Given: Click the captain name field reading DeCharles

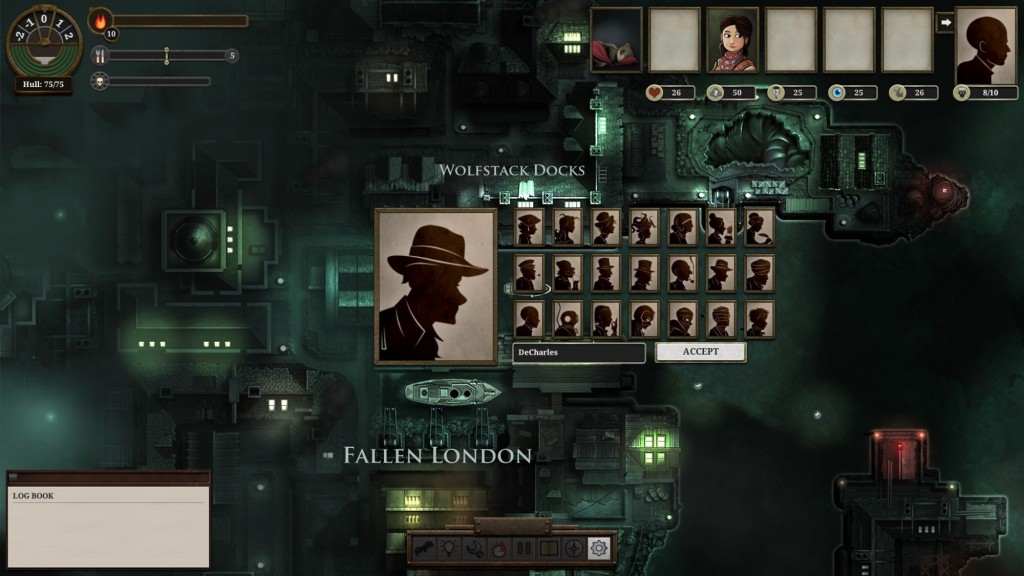Looking at the screenshot, I should coord(578,353).
